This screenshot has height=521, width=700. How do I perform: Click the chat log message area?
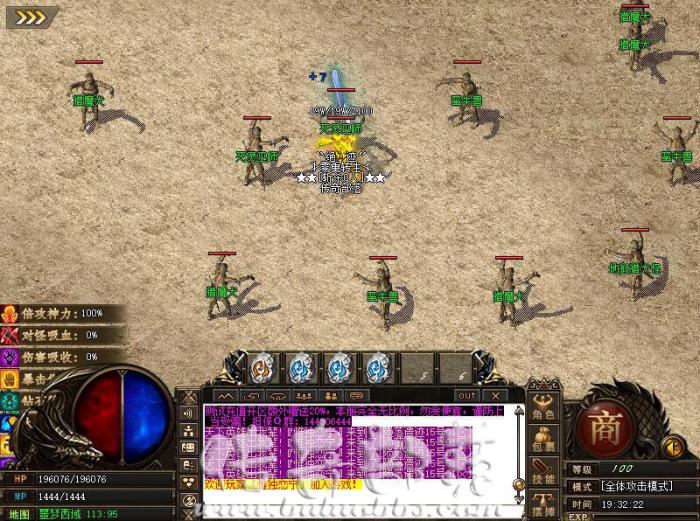(x=357, y=447)
